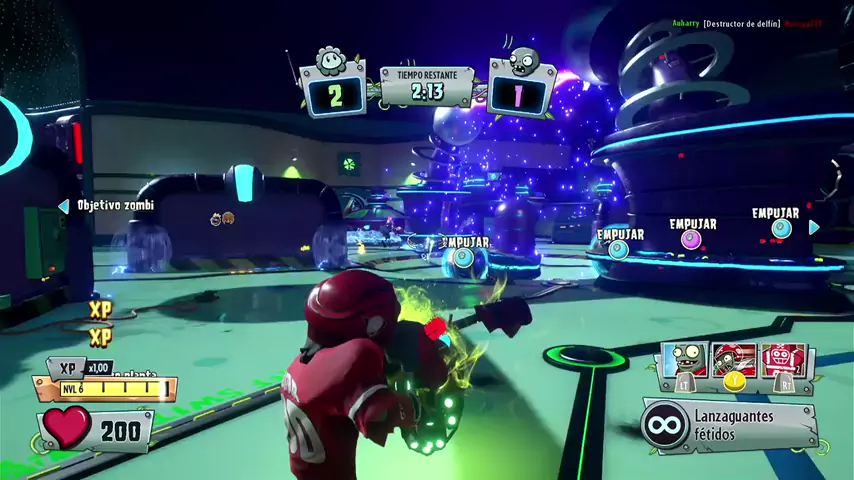This screenshot has height=480, width=854.
Task: Activate the Imp Punt ability icon
Action: (x=684, y=364)
